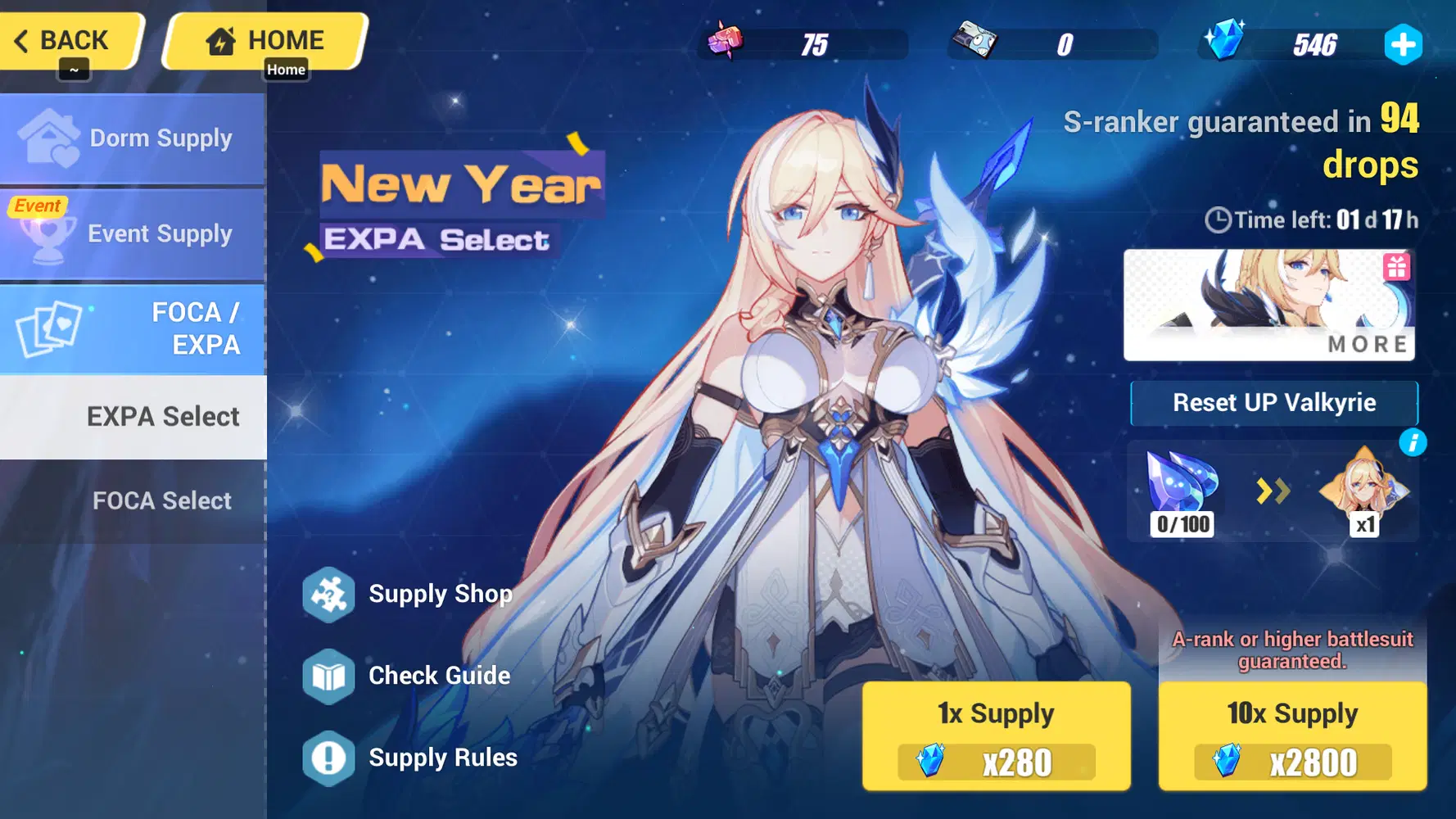The width and height of the screenshot is (1456, 819).
Task: Click the crystal currency icon showing 546
Action: click(1226, 44)
